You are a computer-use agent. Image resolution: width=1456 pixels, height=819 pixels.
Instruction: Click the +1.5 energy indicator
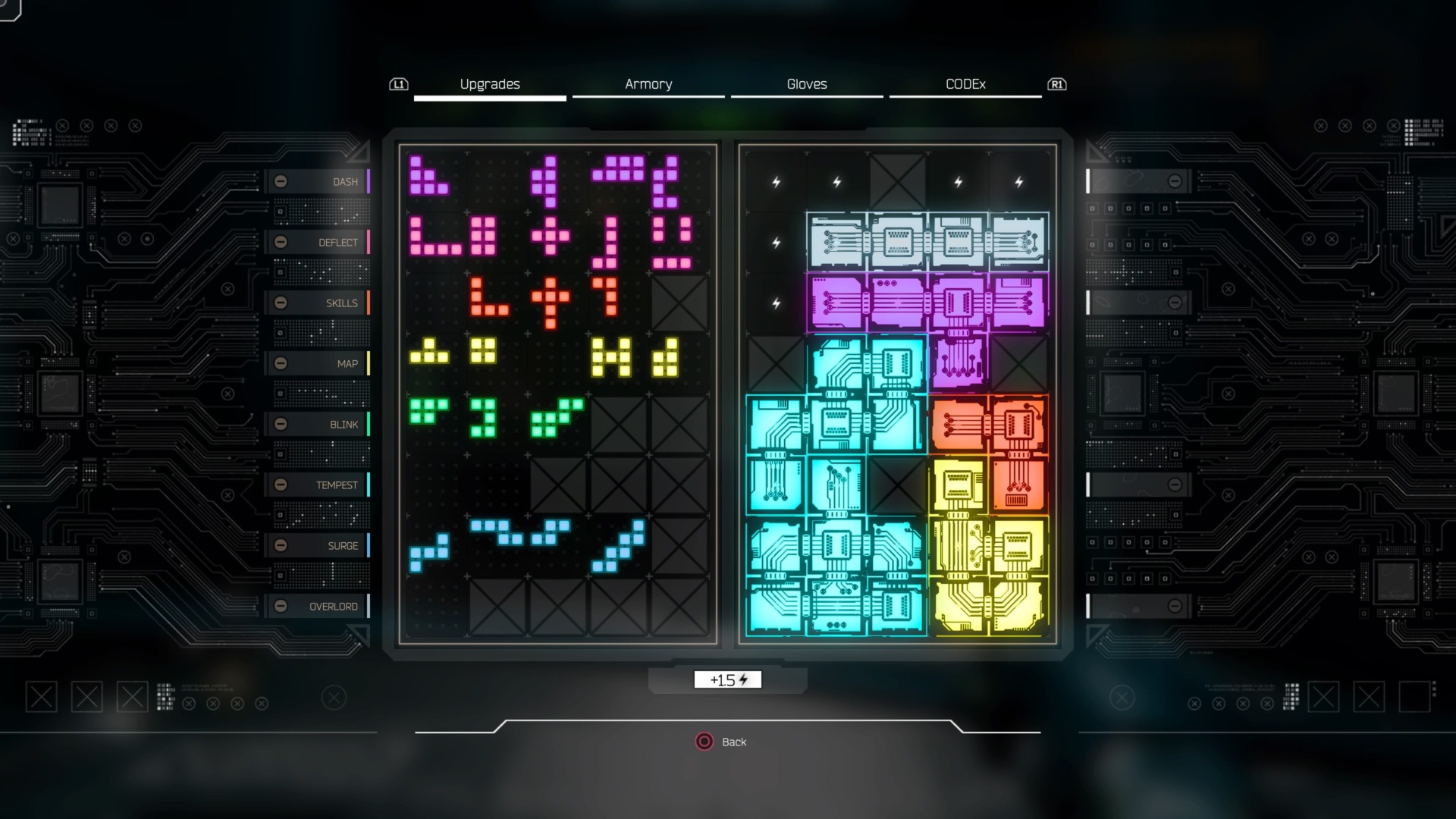pyautogui.click(x=727, y=679)
